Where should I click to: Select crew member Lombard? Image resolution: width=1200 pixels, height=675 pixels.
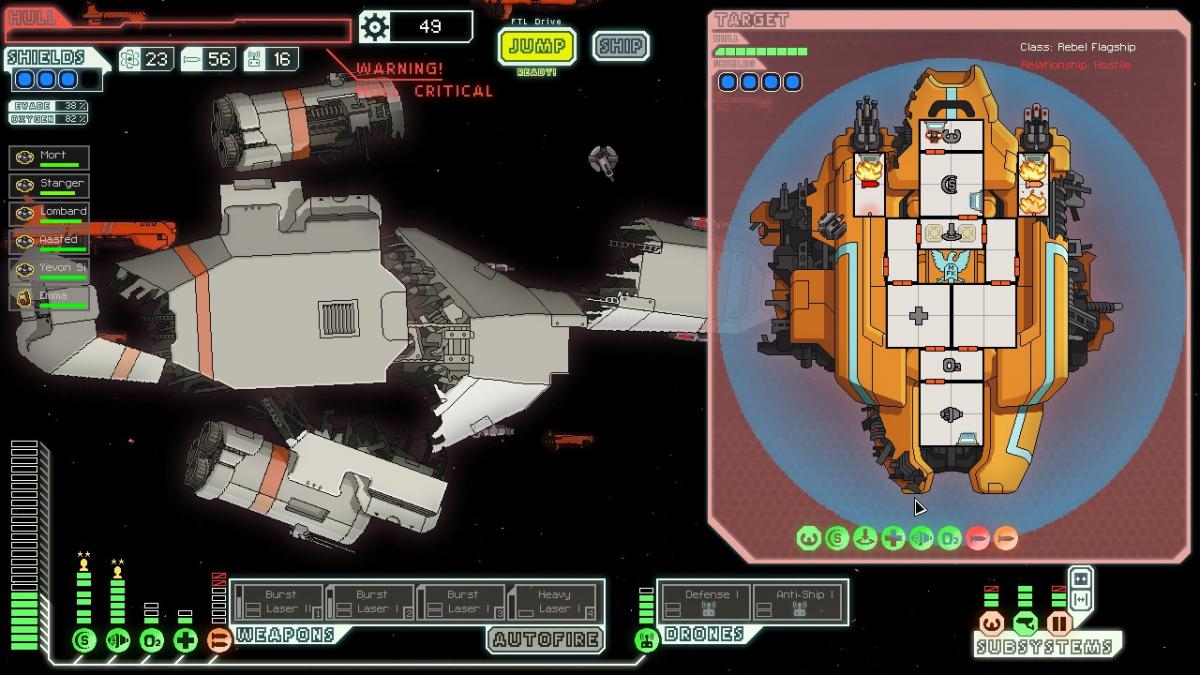[x=50, y=213]
